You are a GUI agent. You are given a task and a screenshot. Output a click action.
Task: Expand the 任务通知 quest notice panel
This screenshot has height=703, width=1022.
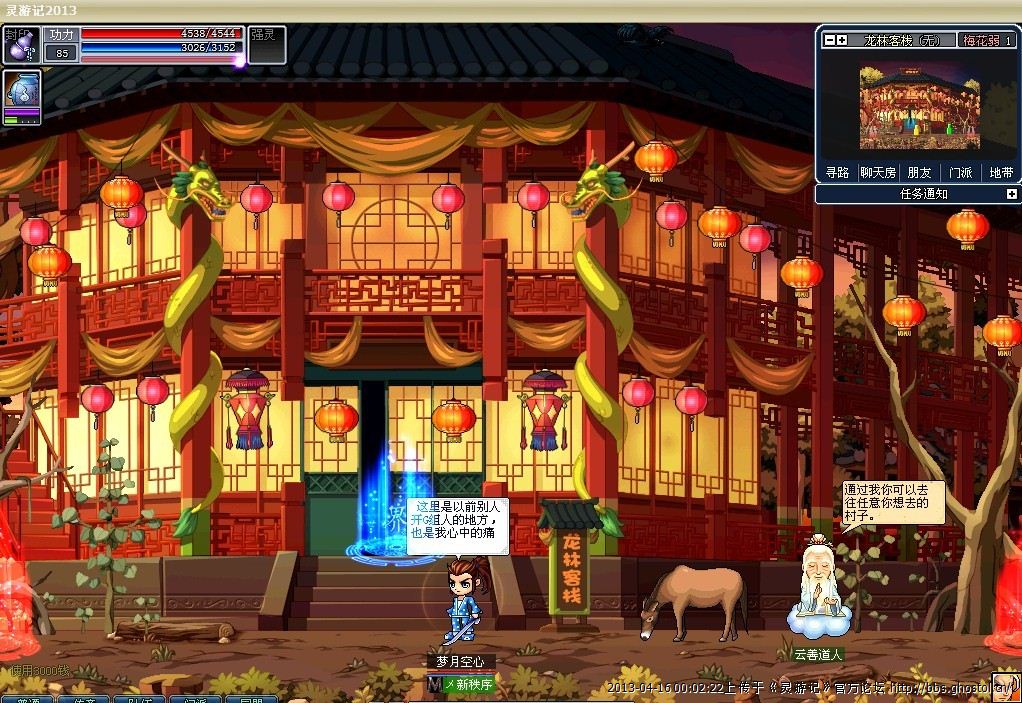pos(1011,194)
